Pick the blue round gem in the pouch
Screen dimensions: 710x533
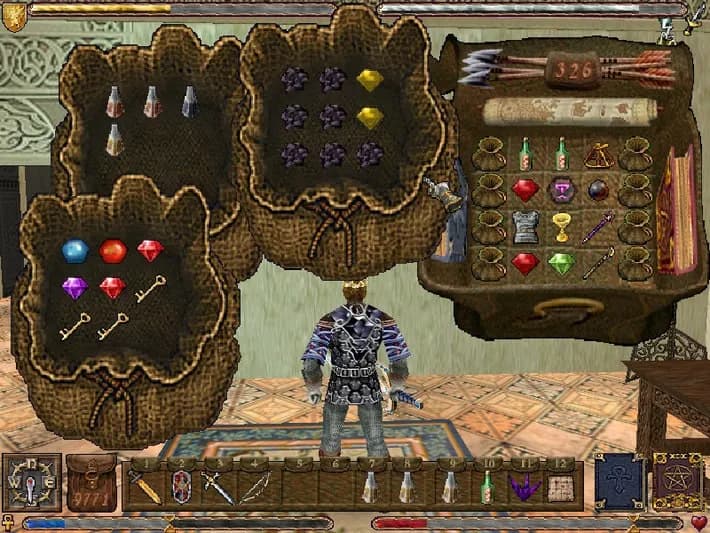pyautogui.click(x=75, y=251)
